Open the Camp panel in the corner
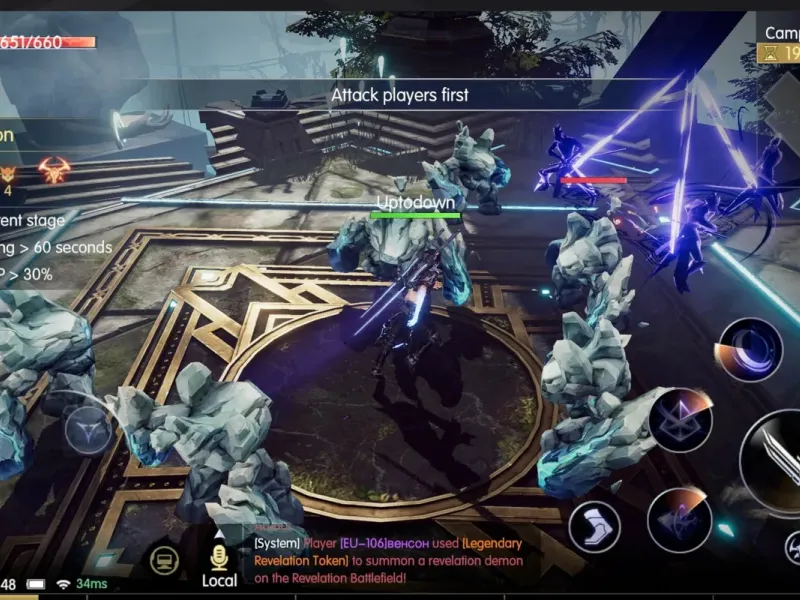This screenshot has height=600, width=800. [780, 43]
